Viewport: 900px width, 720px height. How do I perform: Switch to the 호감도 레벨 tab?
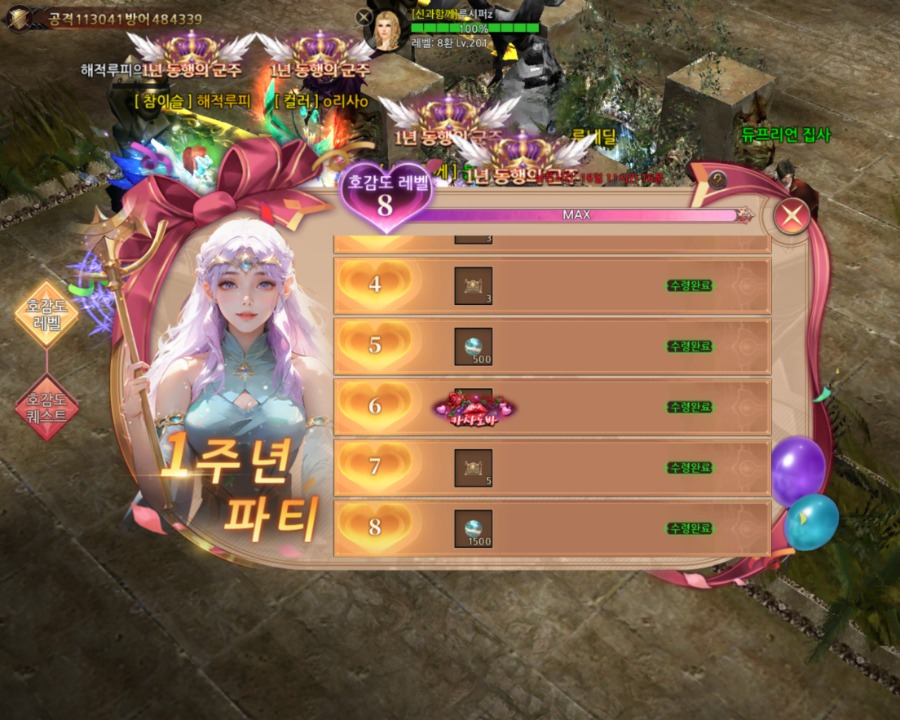coord(46,314)
